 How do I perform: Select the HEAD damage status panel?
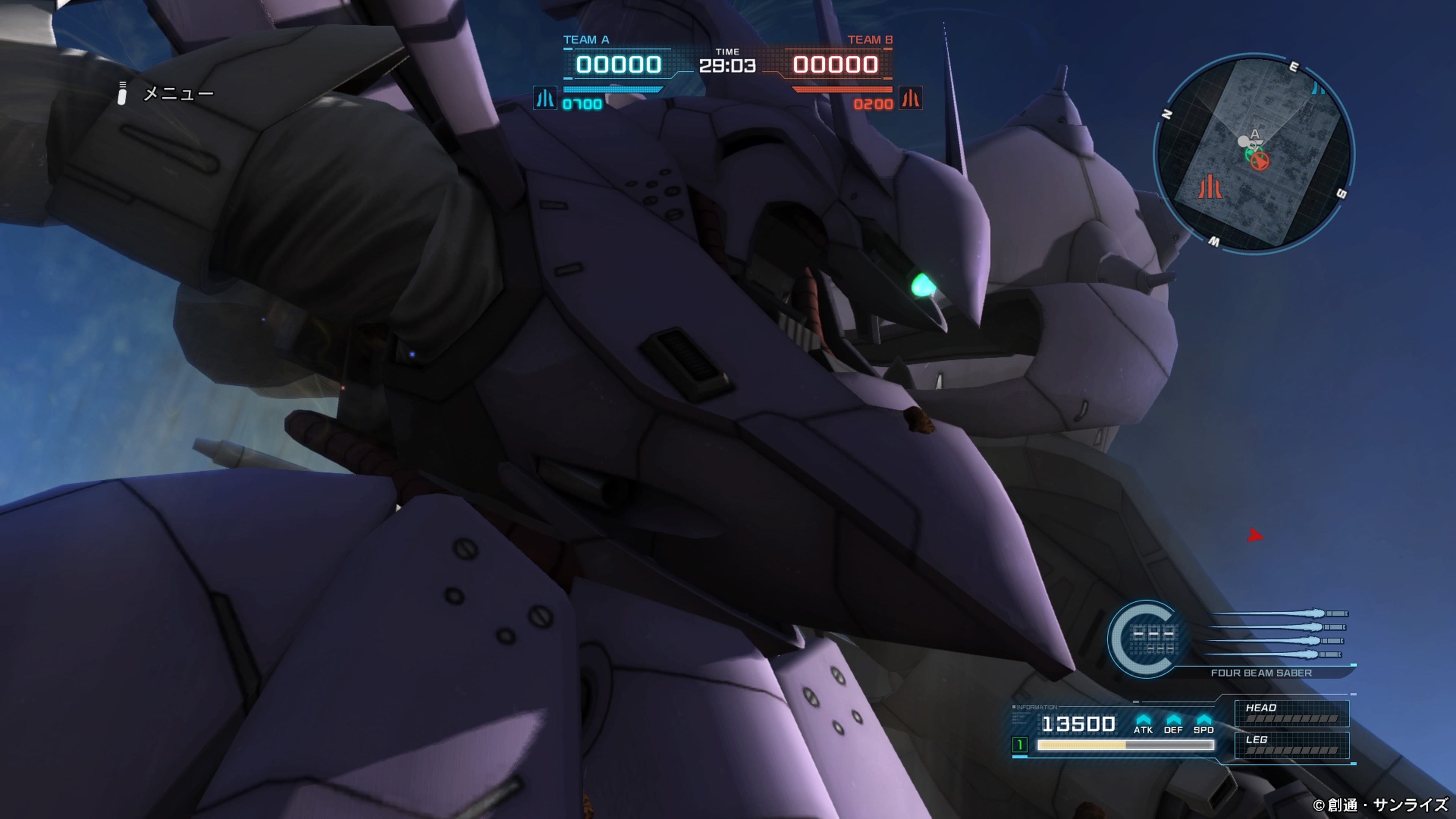(1291, 713)
